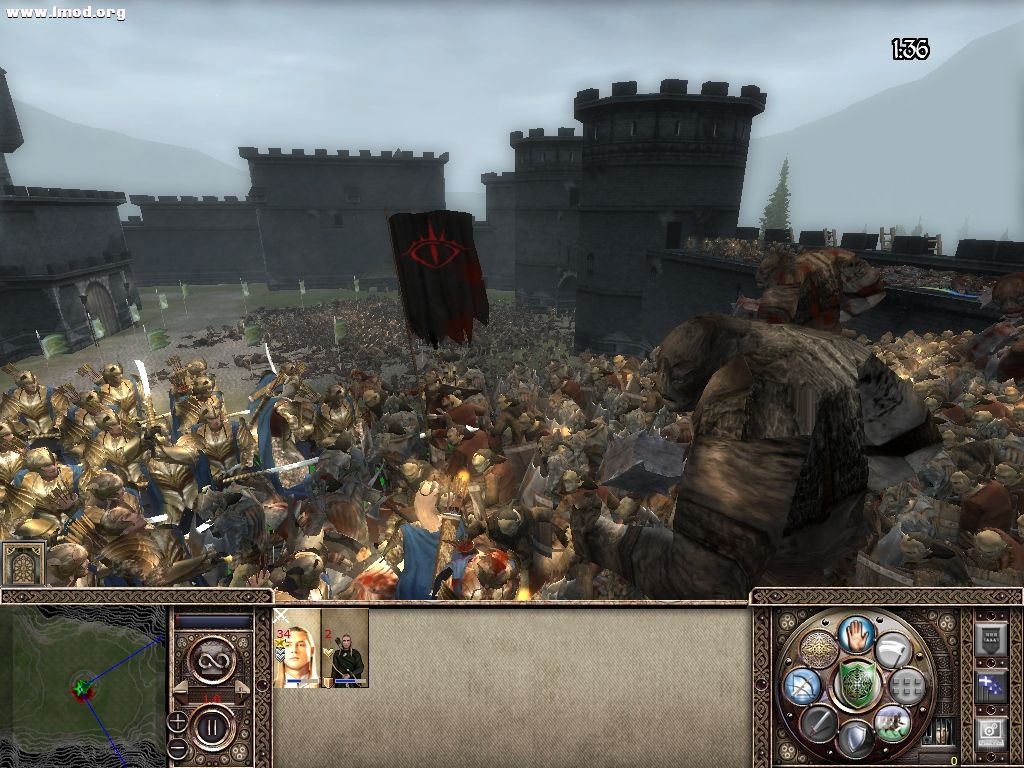Open the reinforcements flag panel

click(x=991, y=687)
